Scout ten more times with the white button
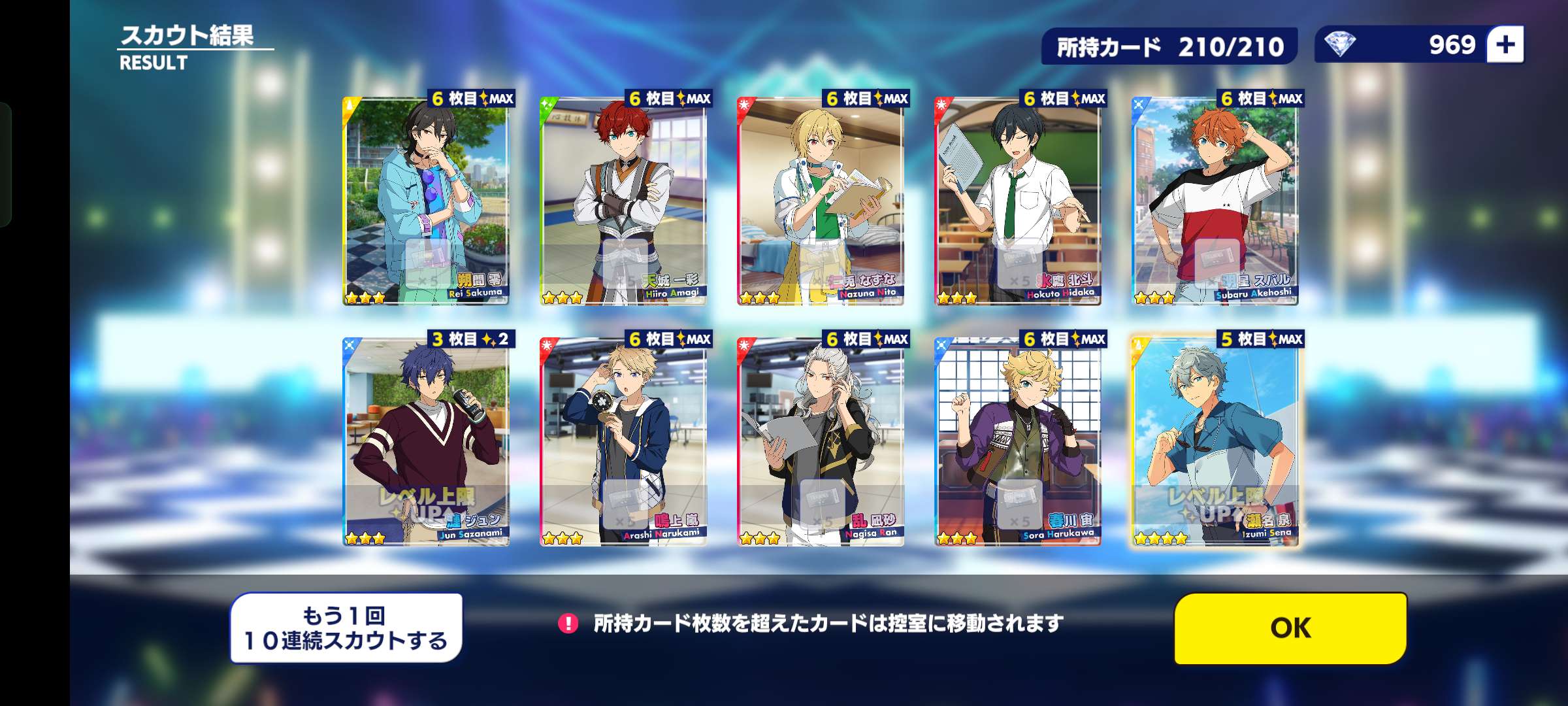Screen dimensions: 1568x706 click(x=346, y=628)
